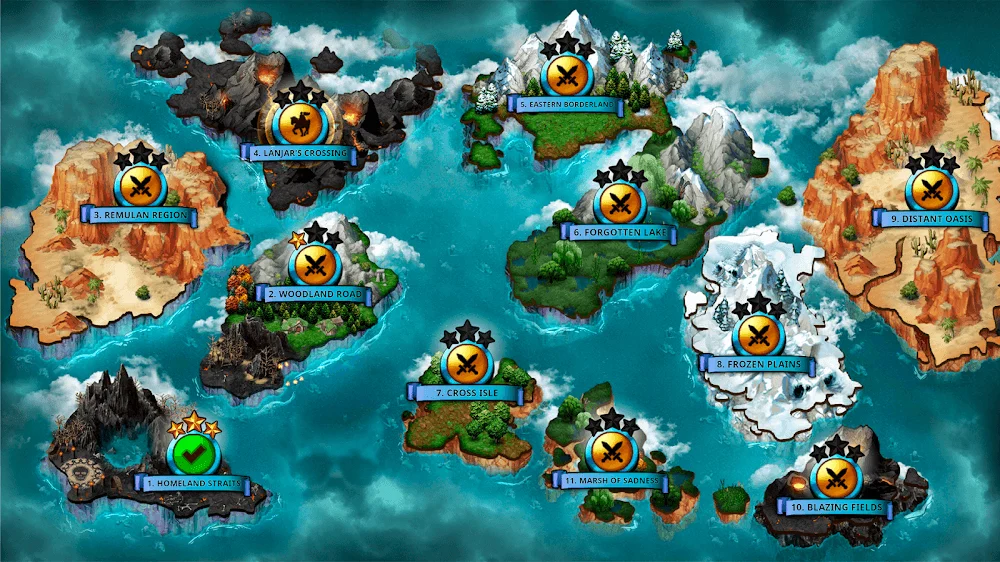Choose the Remulan Region level marker
The image size is (1000, 562).
[141, 187]
